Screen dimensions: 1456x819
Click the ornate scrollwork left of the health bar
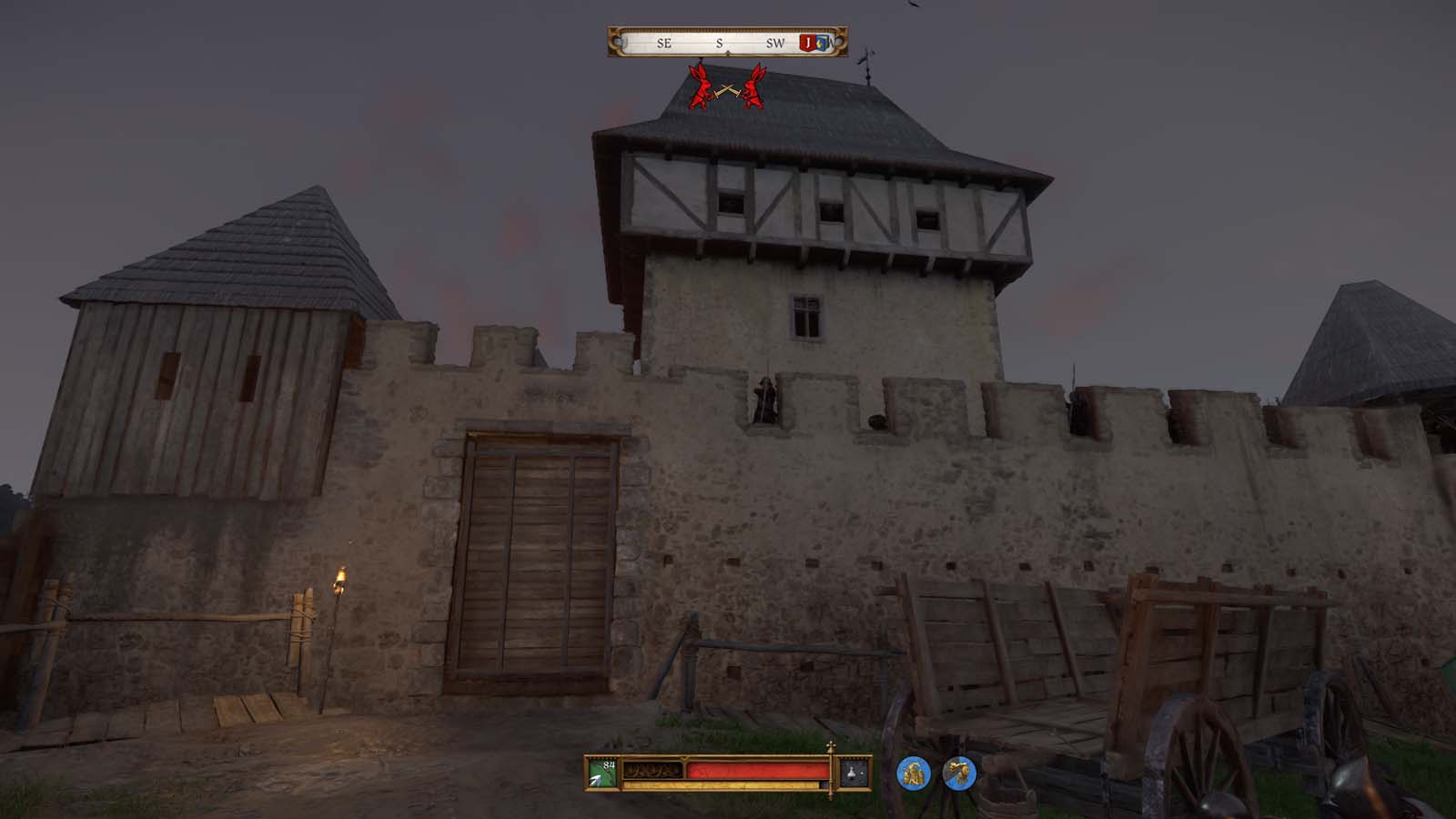[651, 769]
